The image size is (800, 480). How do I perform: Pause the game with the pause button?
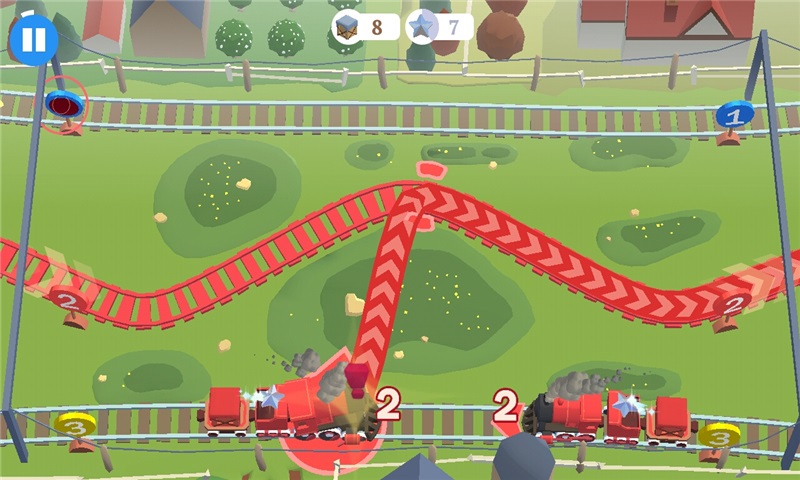coord(34,39)
